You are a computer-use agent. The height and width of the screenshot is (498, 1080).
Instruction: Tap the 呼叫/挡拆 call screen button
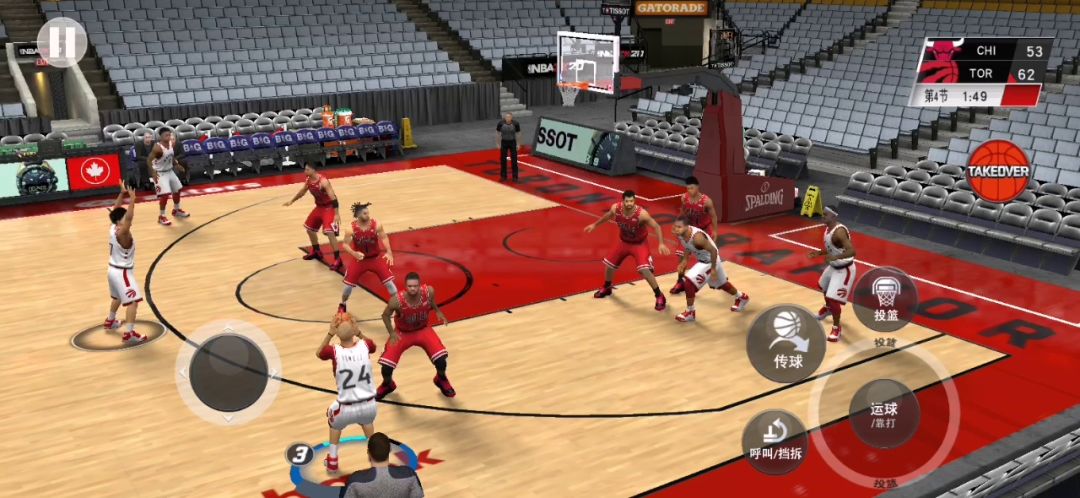[775, 441]
